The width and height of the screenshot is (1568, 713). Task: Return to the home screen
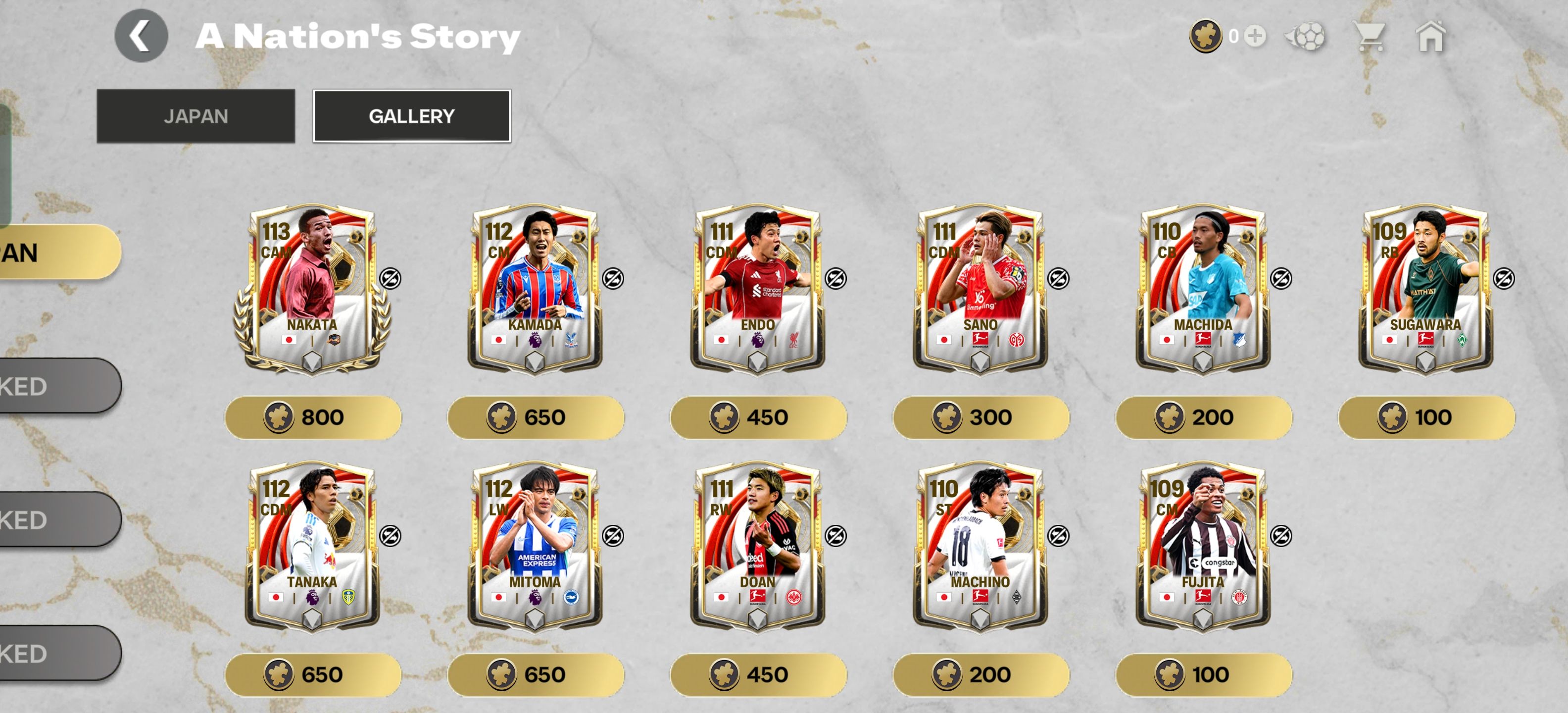pyautogui.click(x=1430, y=36)
